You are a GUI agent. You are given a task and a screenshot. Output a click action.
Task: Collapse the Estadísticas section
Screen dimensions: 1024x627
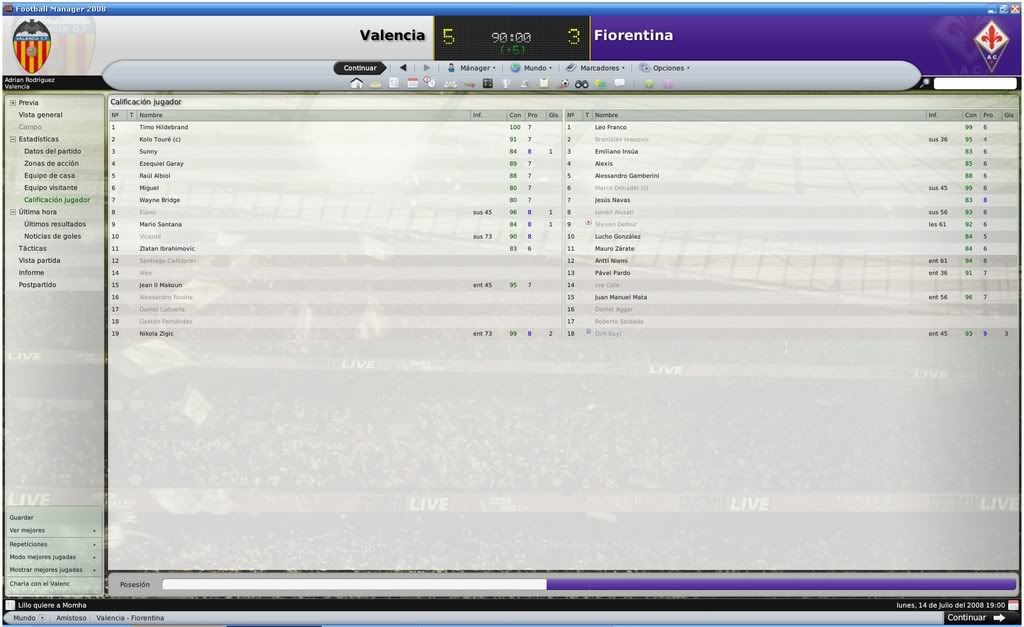[13, 139]
